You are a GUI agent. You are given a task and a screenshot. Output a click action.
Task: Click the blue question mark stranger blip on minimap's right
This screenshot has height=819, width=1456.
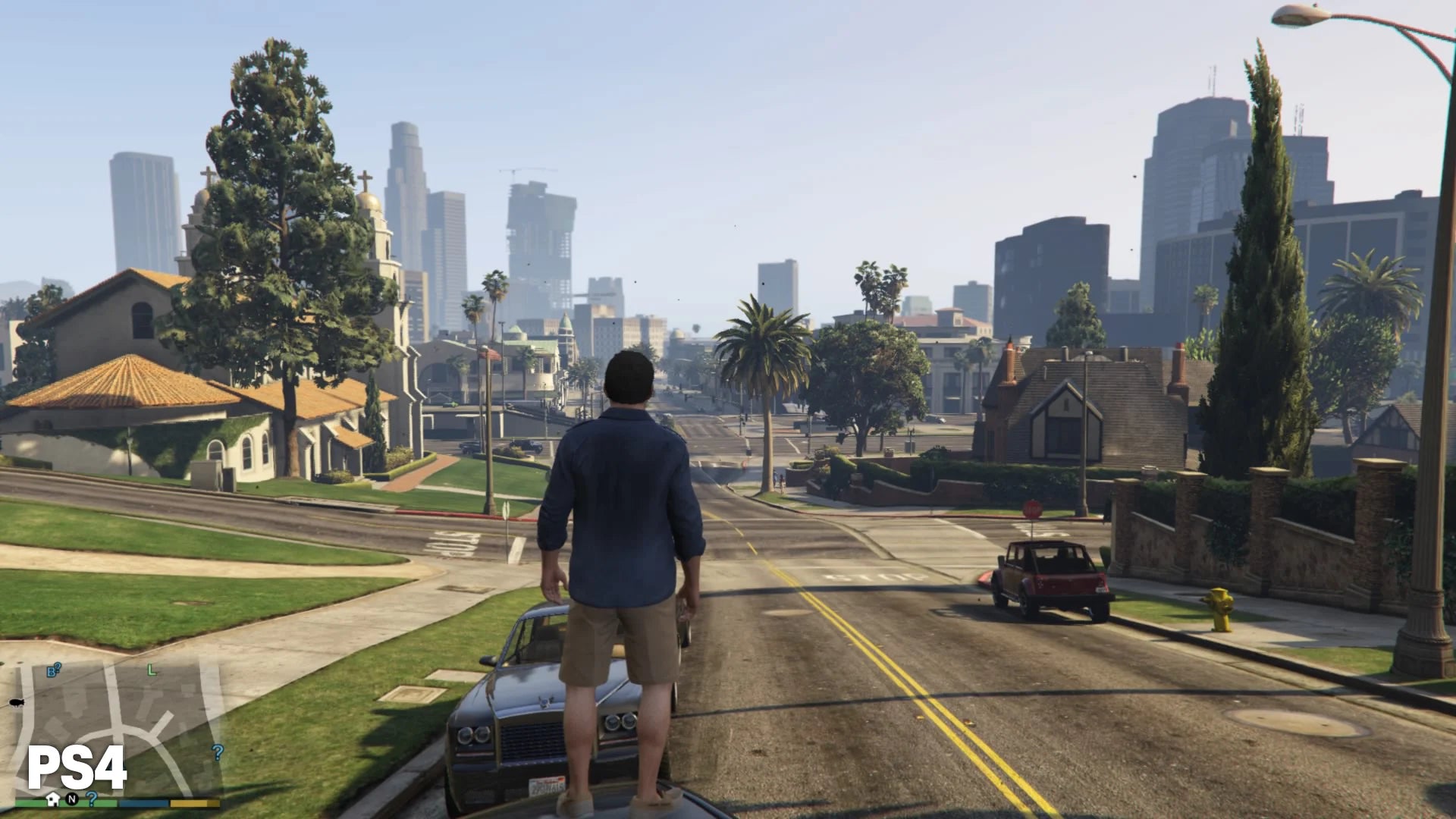coord(217,753)
